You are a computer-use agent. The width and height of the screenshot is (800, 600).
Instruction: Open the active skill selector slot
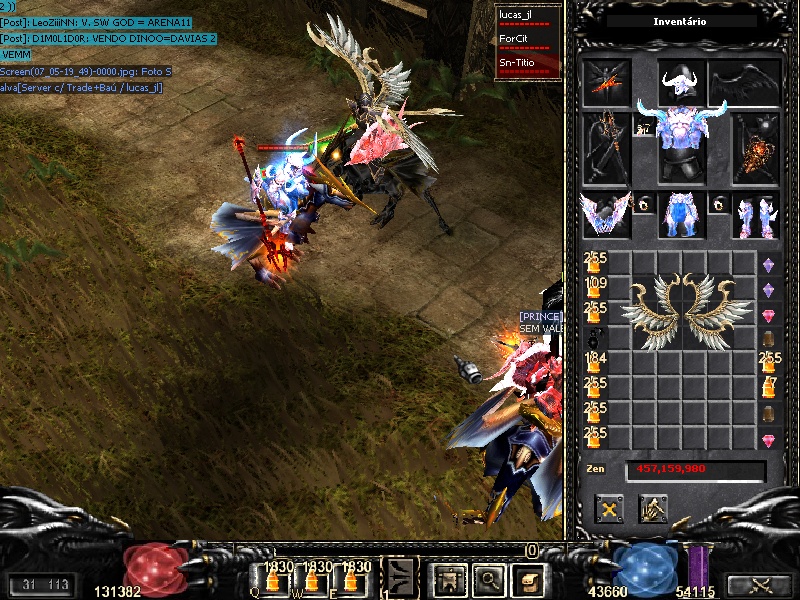click(400, 577)
